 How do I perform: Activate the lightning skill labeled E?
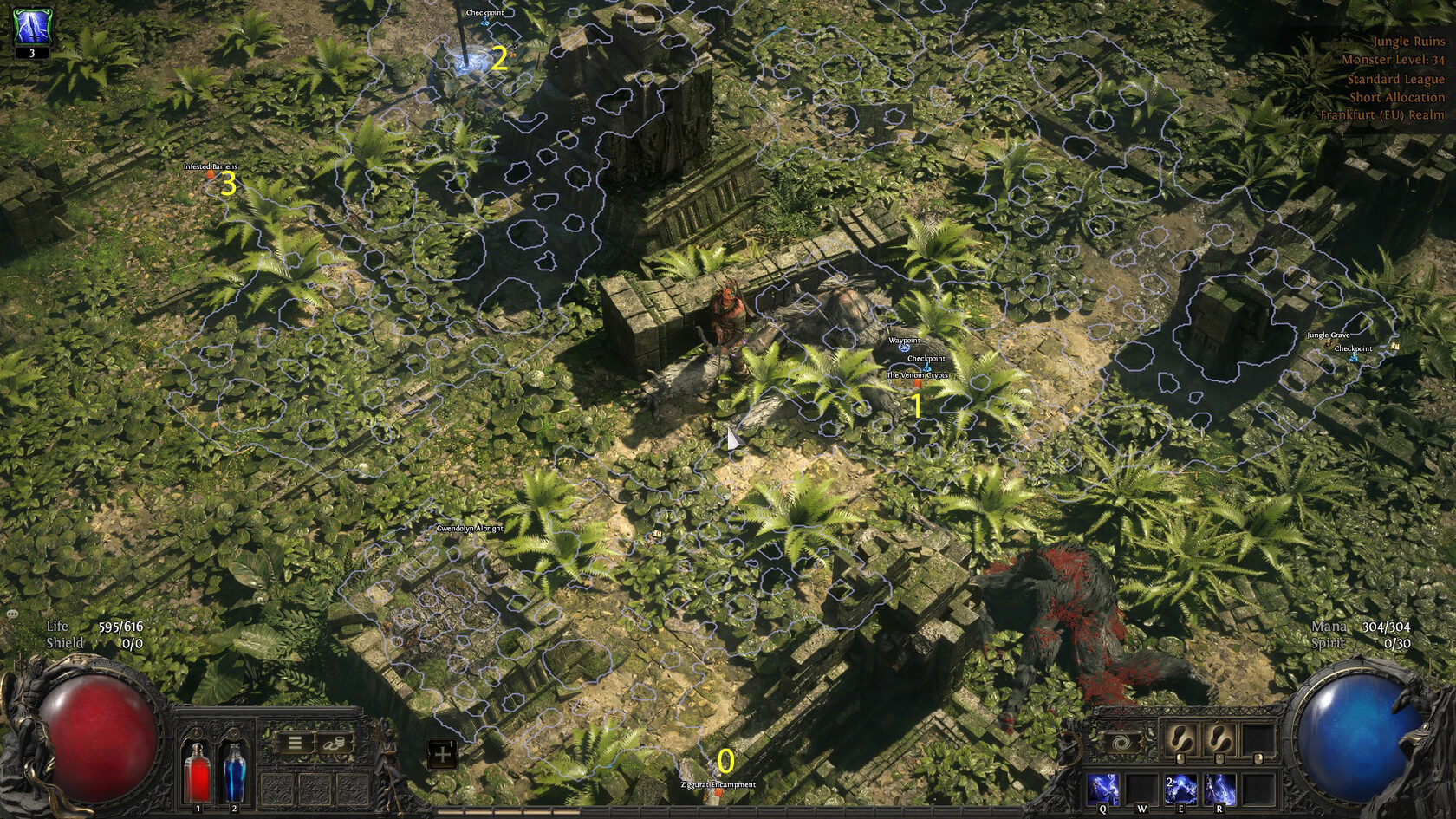point(1180,790)
